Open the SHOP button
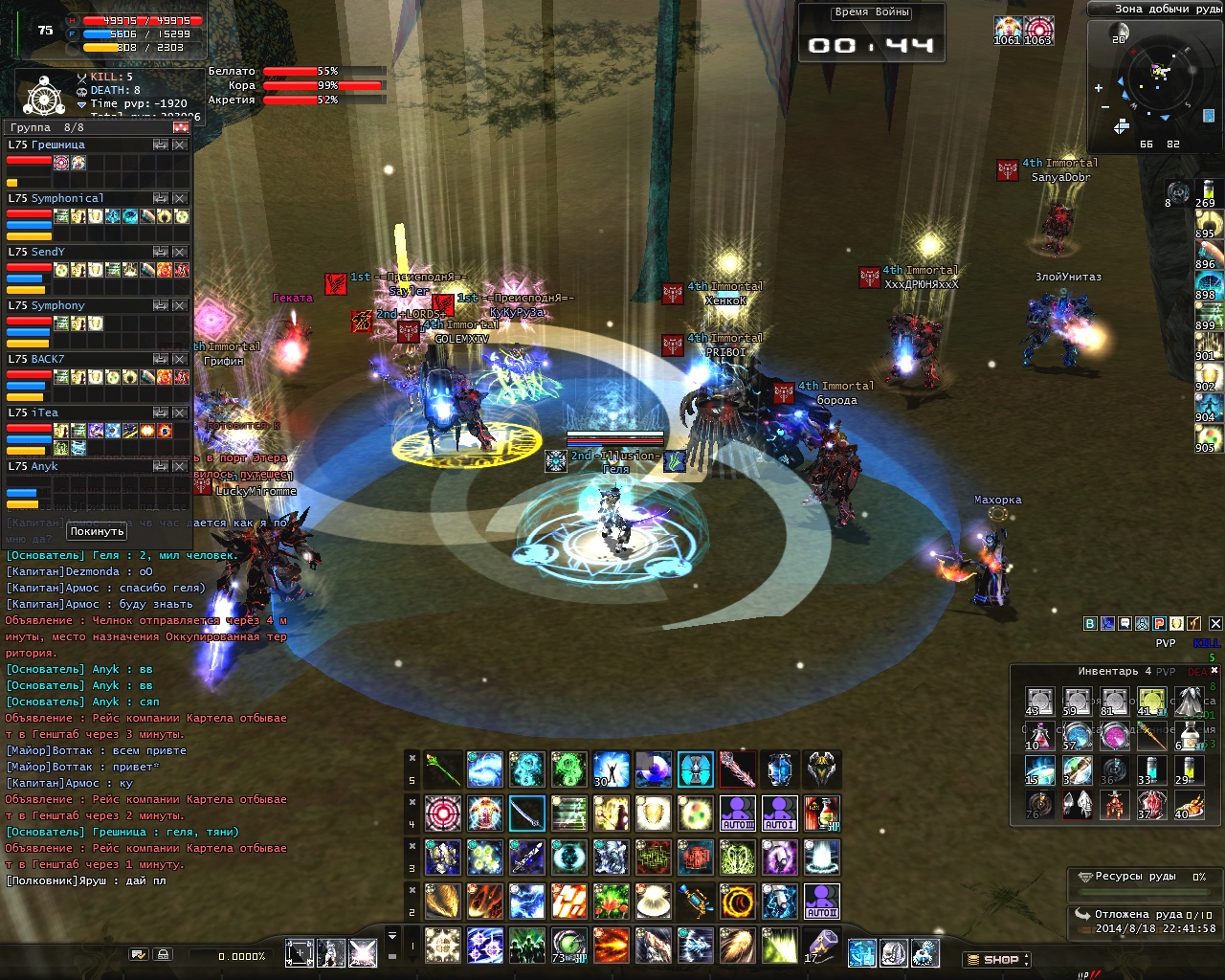 click(x=999, y=959)
